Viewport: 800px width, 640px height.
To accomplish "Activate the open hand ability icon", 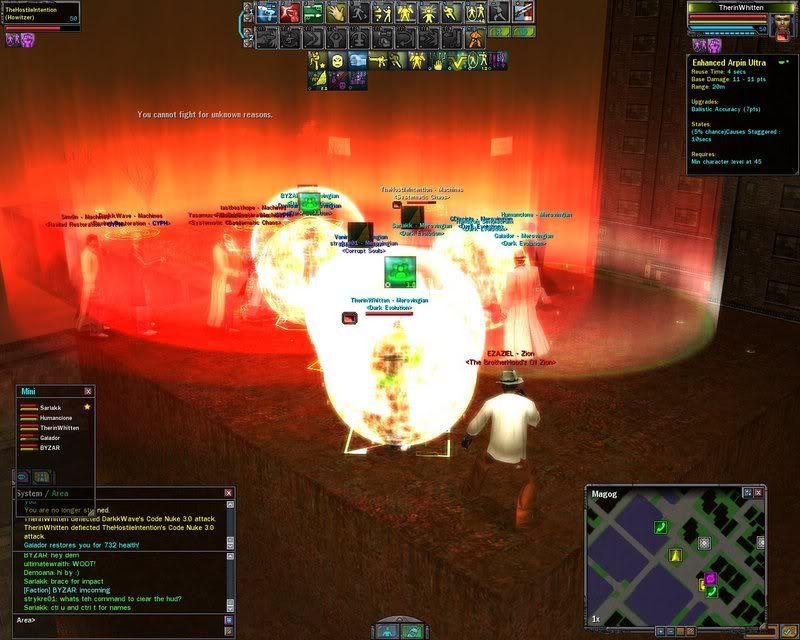I will tap(336, 12).
